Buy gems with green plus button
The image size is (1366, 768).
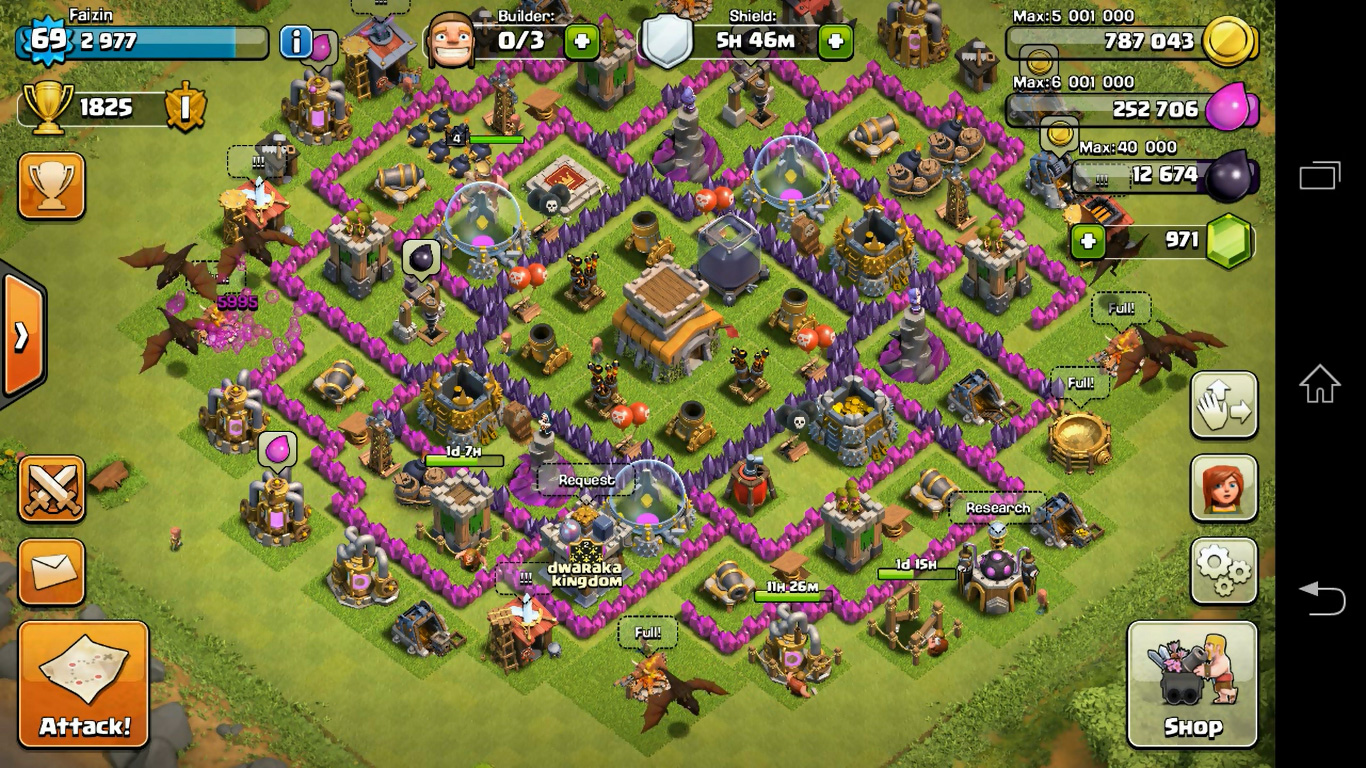1088,241
